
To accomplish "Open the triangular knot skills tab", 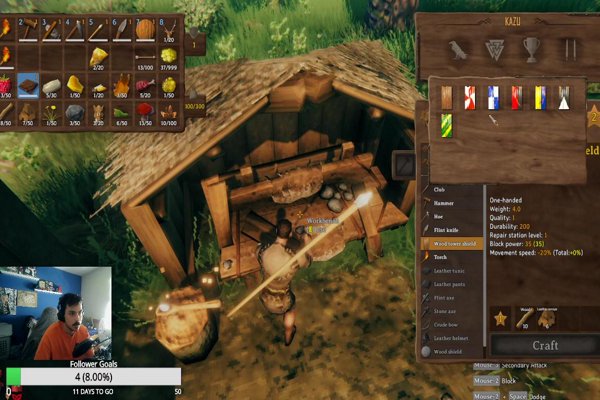I will [x=494, y=49].
